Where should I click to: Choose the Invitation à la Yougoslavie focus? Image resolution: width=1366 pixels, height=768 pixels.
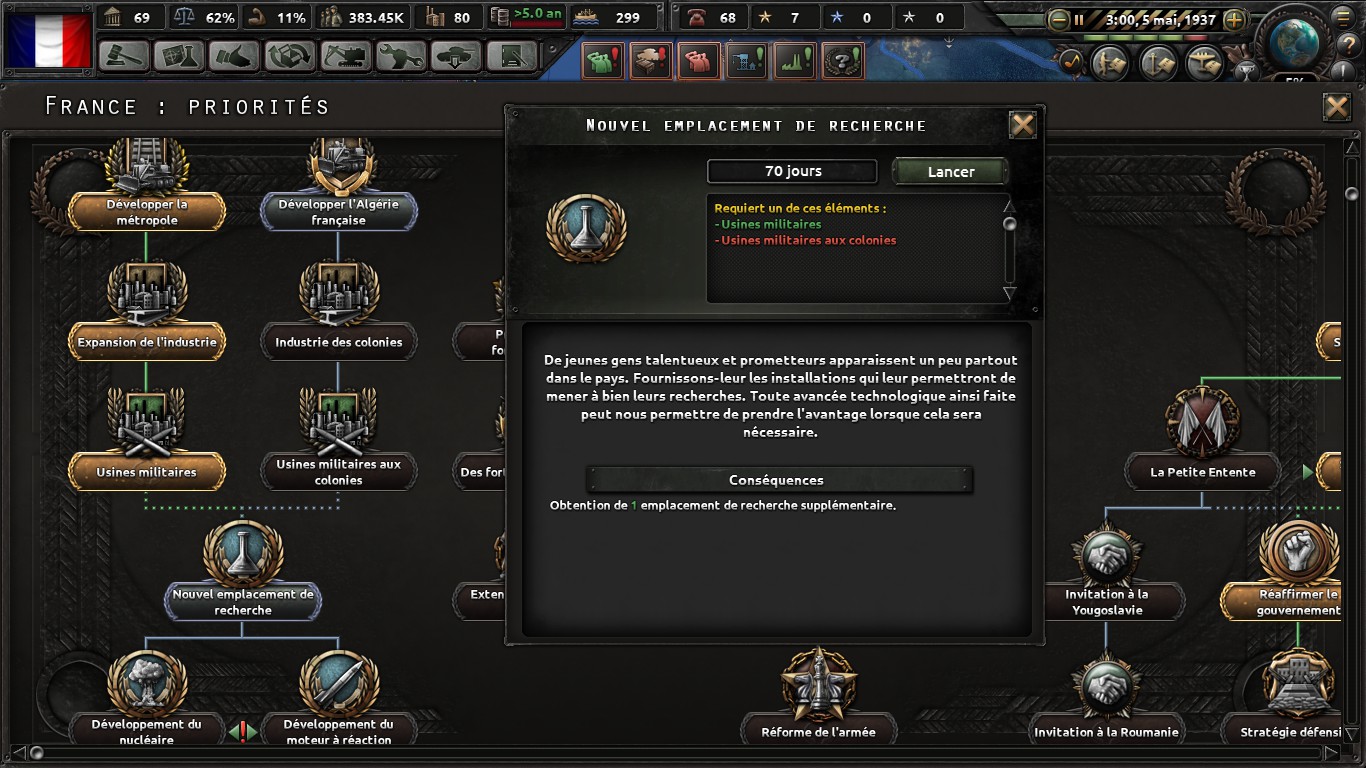1106,601
